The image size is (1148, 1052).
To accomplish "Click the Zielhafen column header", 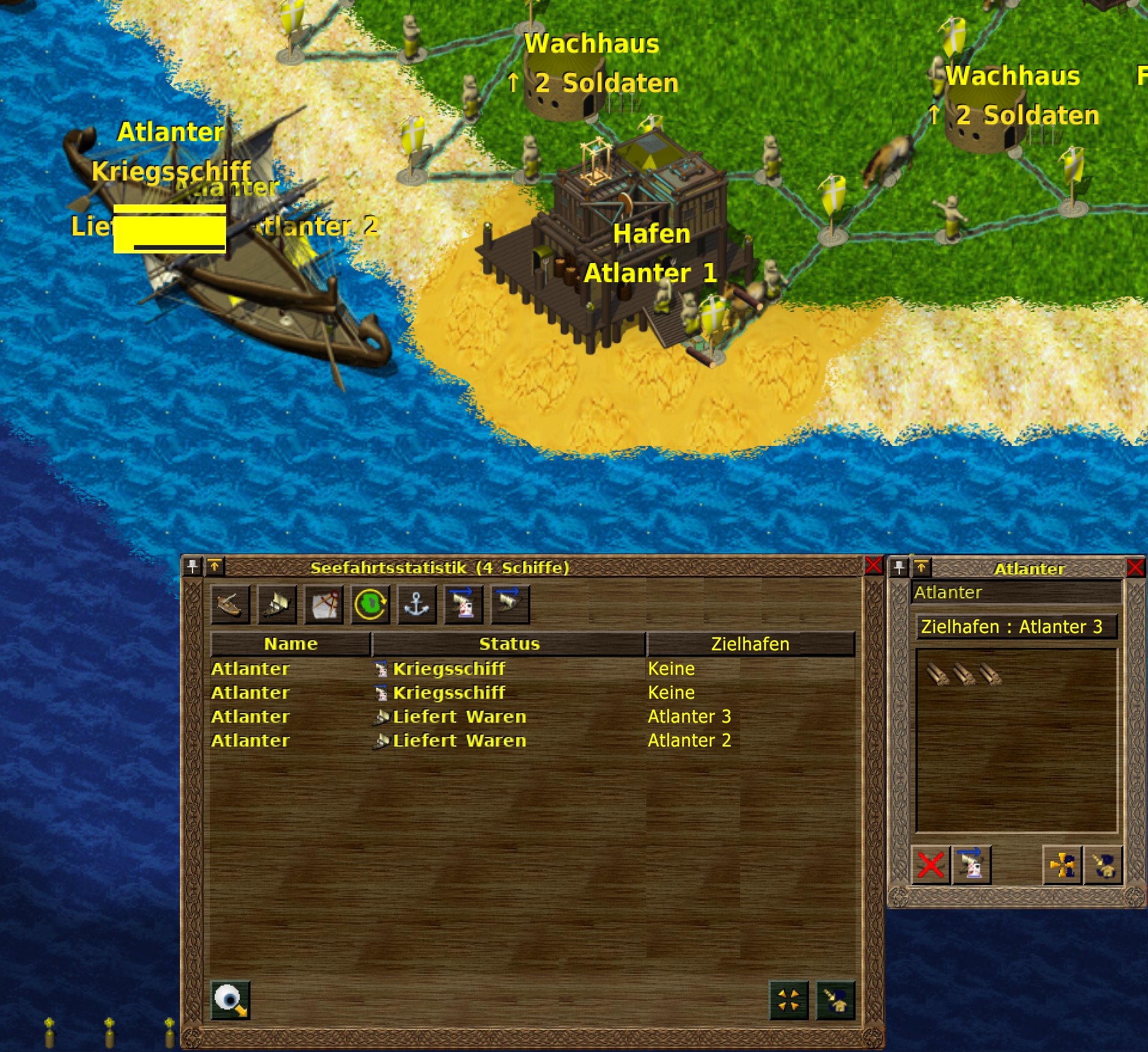I will pos(750,644).
